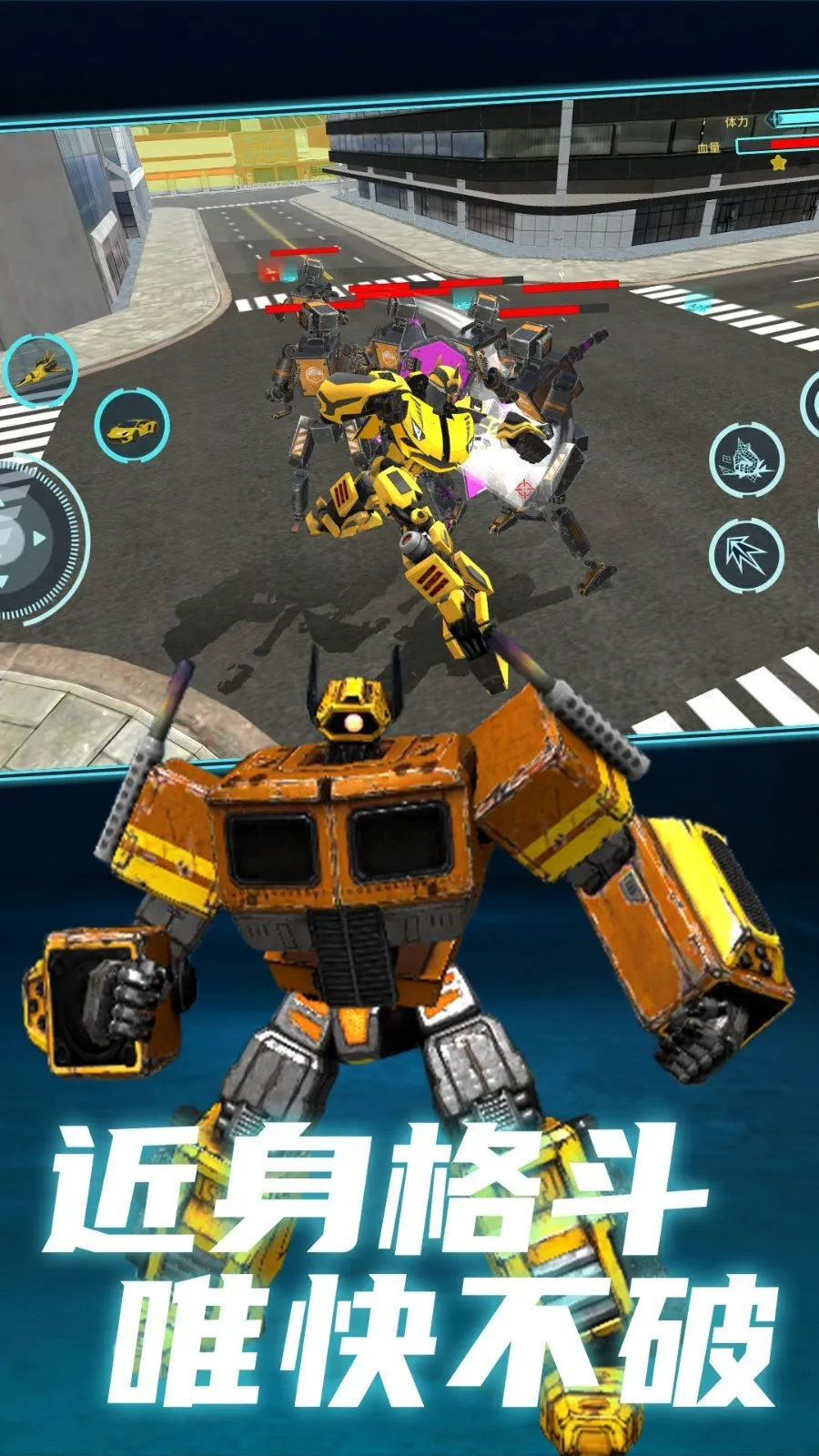Activate the punching fist skill
The width and height of the screenshot is (819, 1456).
[x=746, y=460]
